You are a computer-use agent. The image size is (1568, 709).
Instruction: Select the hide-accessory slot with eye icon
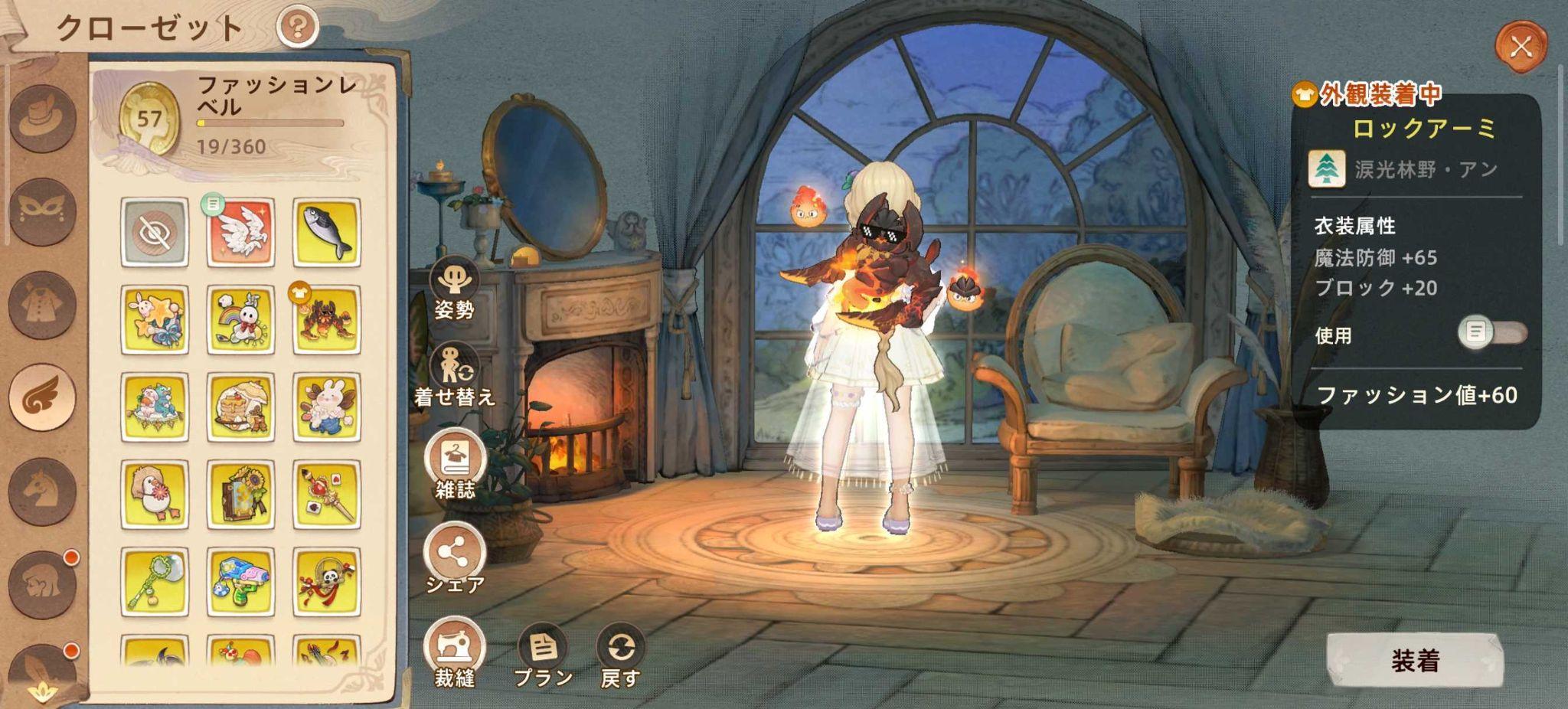coord(155,234)
